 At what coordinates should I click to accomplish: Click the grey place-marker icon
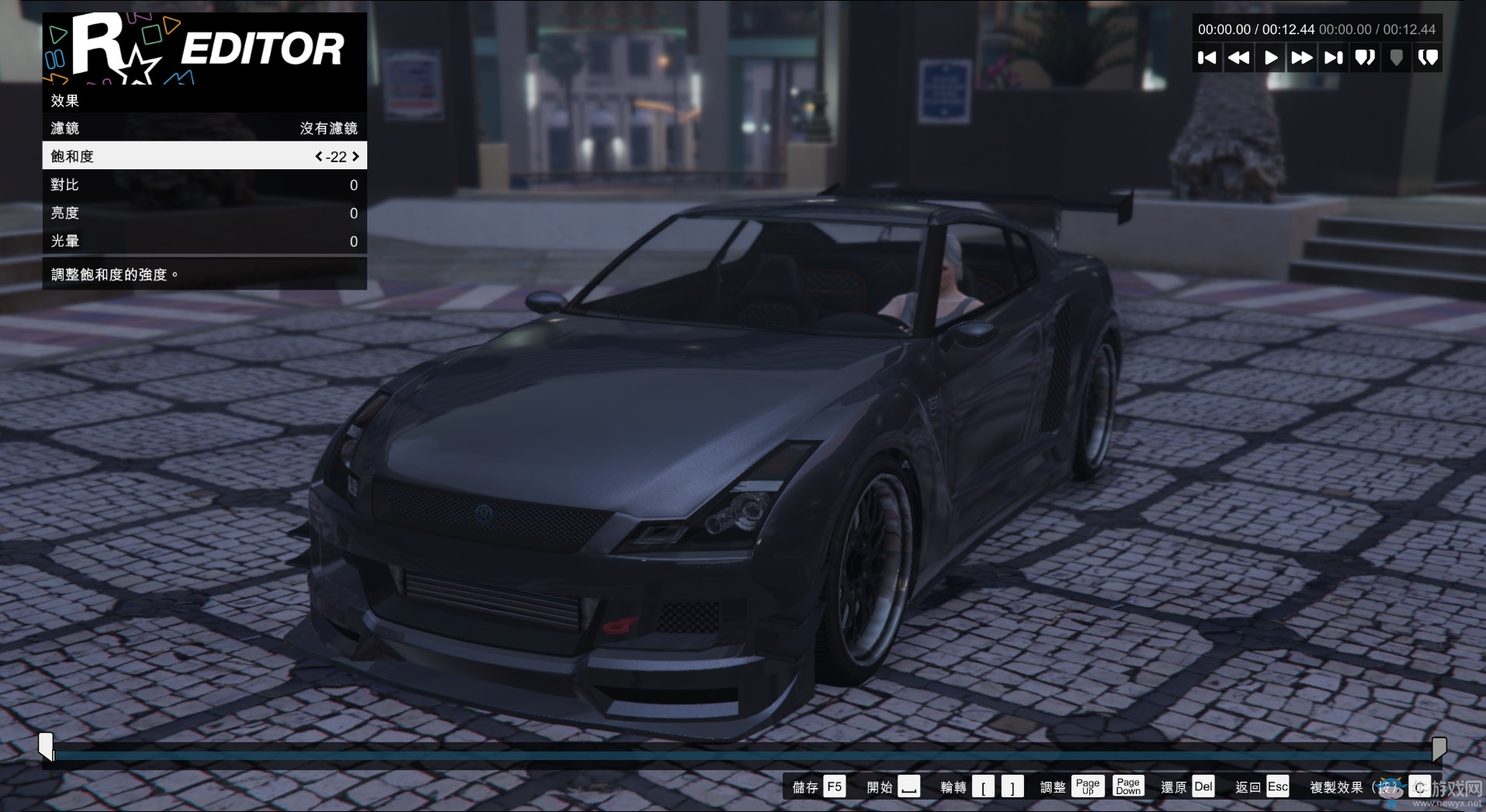pyautogui.click(x=1396, y=57)
